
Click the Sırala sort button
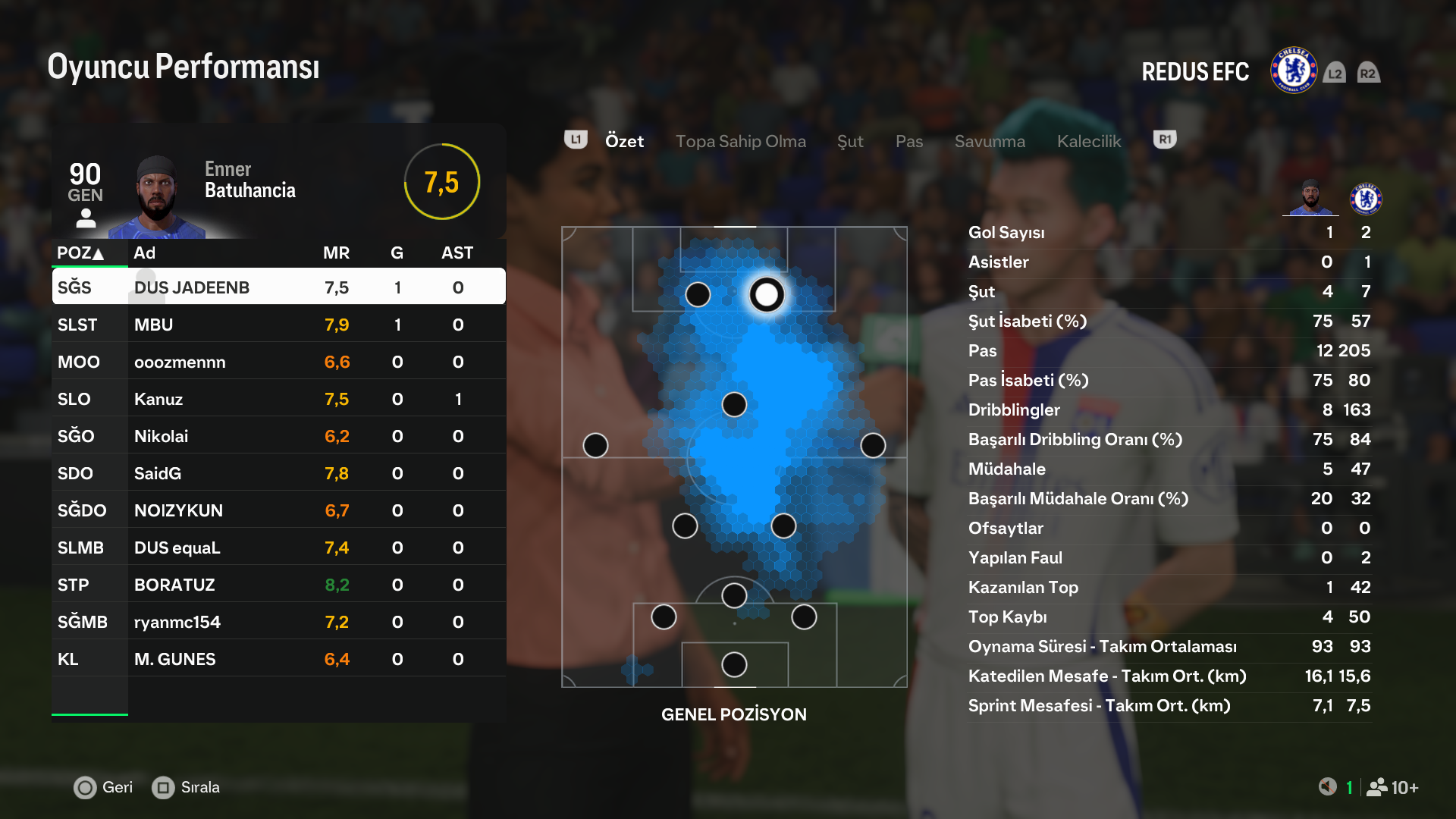187,787
